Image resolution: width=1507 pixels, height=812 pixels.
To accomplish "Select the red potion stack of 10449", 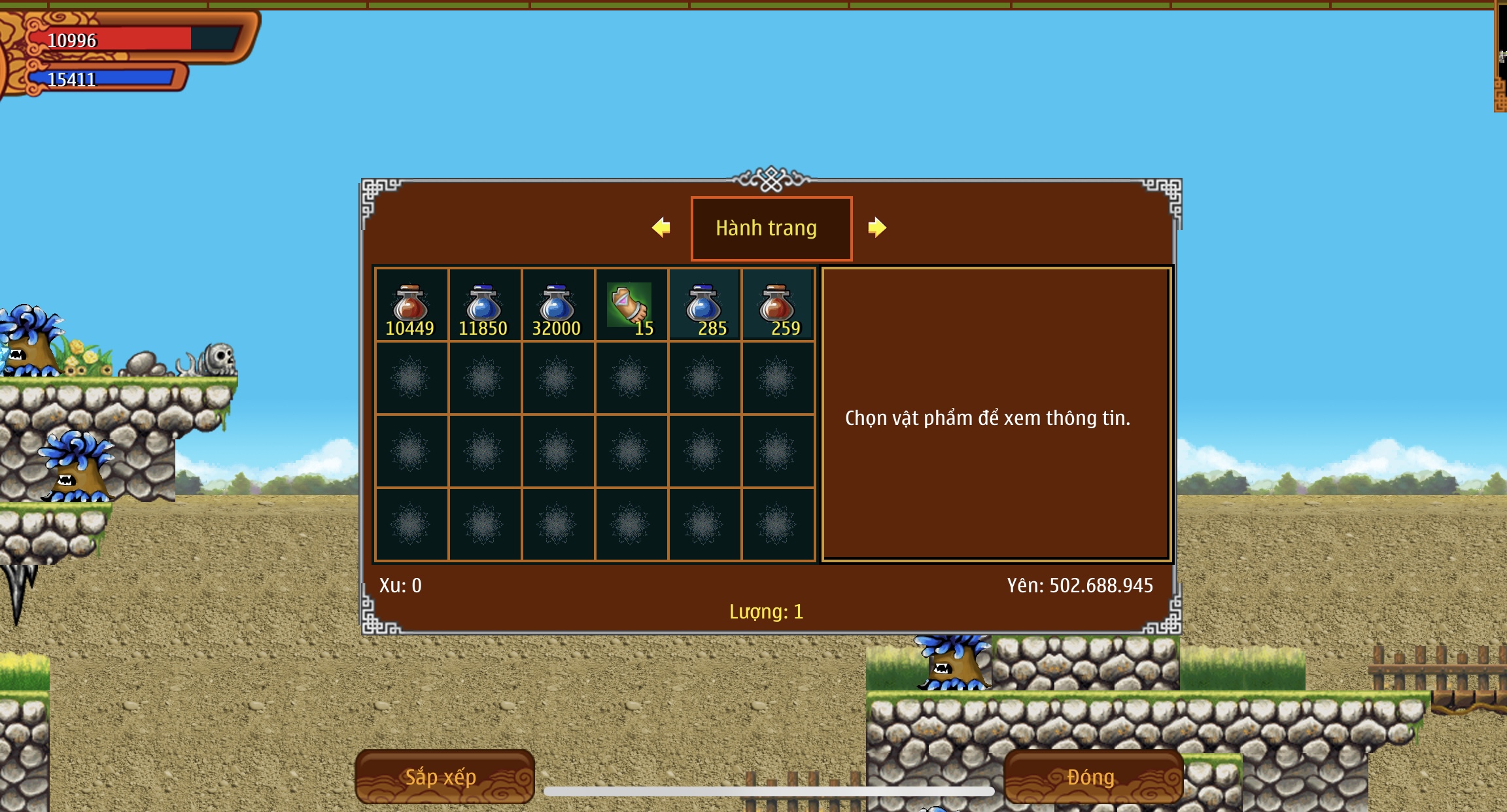I will (x=411, y=305).
